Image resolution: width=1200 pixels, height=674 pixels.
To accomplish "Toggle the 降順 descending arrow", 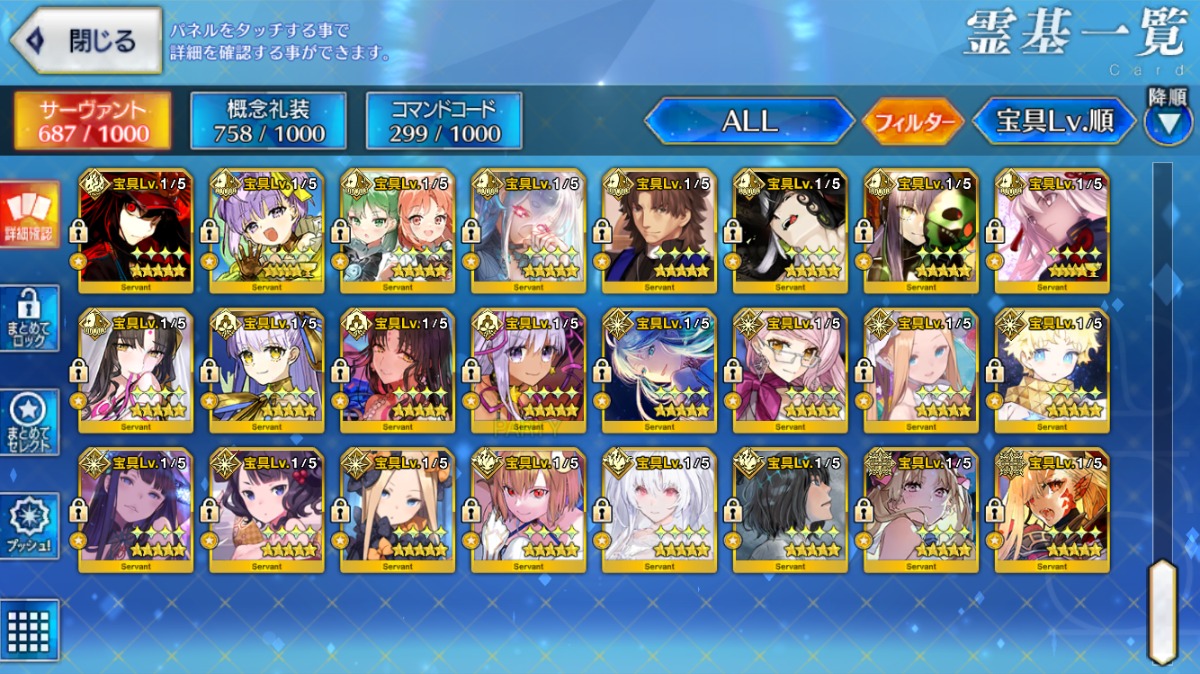I will (x=1167, y=121).
